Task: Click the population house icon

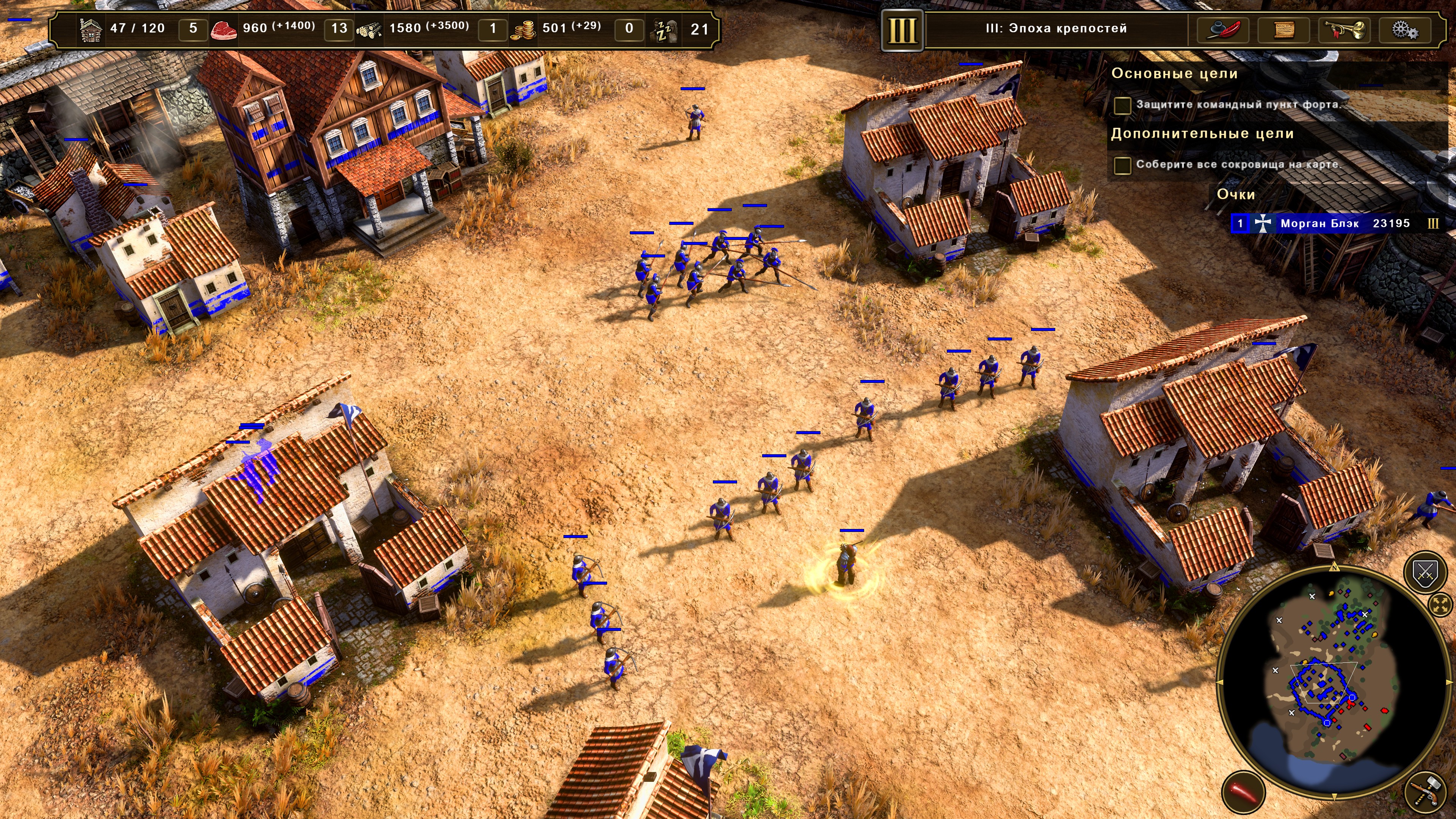Action: pos(91,30)
